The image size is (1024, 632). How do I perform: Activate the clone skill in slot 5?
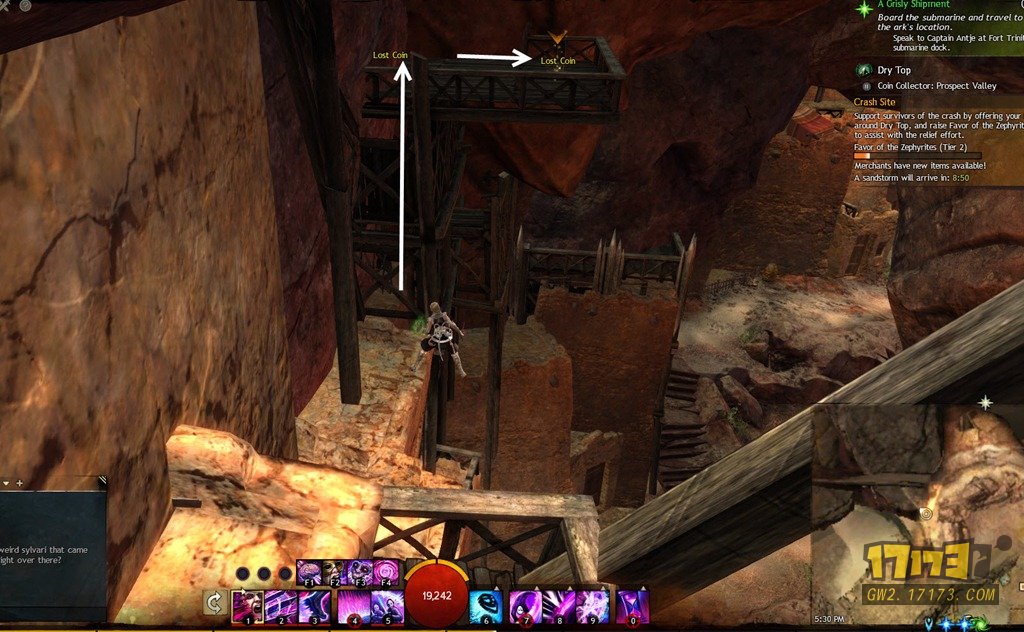point(387,606)
